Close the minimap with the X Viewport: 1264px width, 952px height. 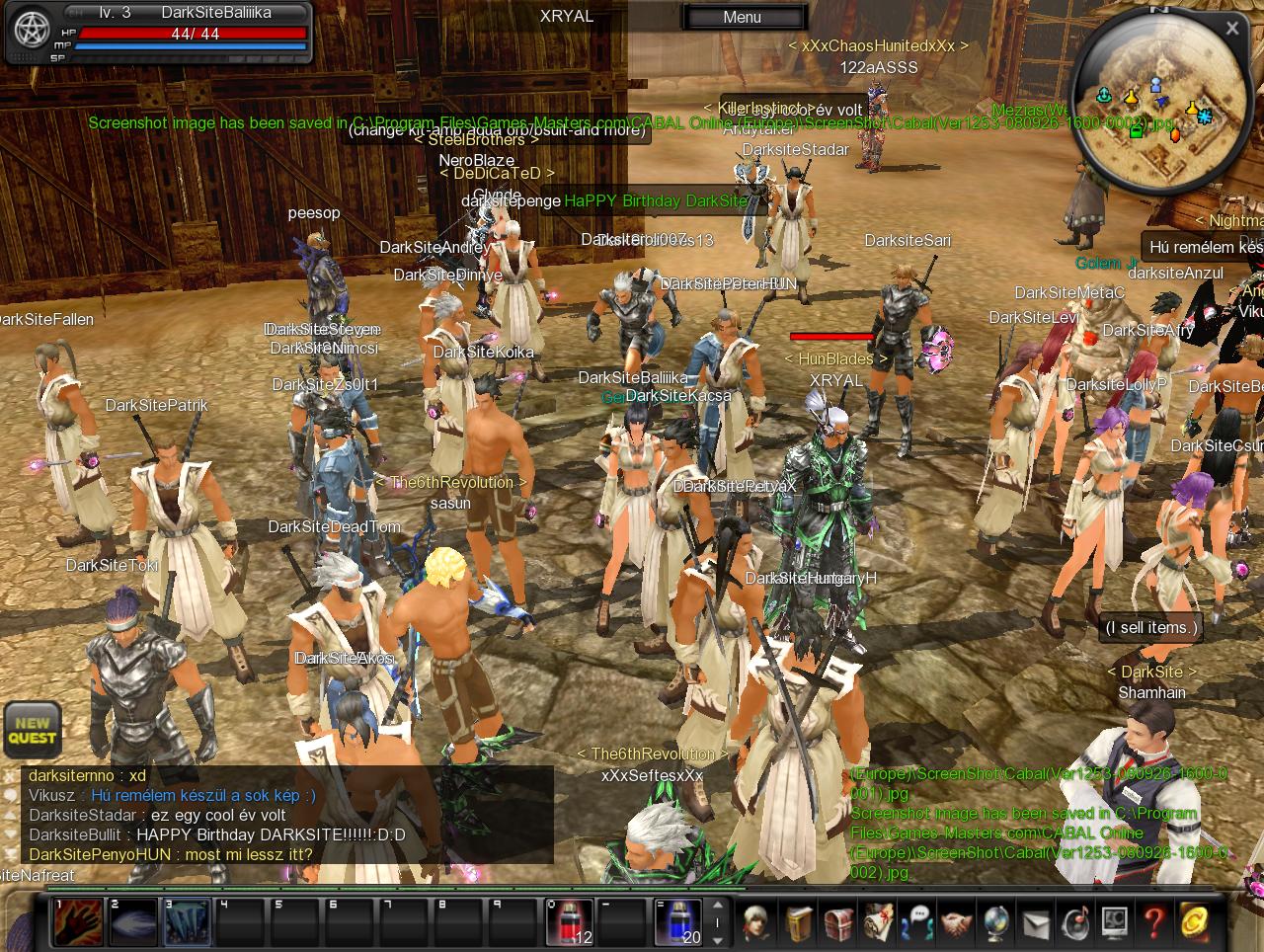pos(1231,29)
